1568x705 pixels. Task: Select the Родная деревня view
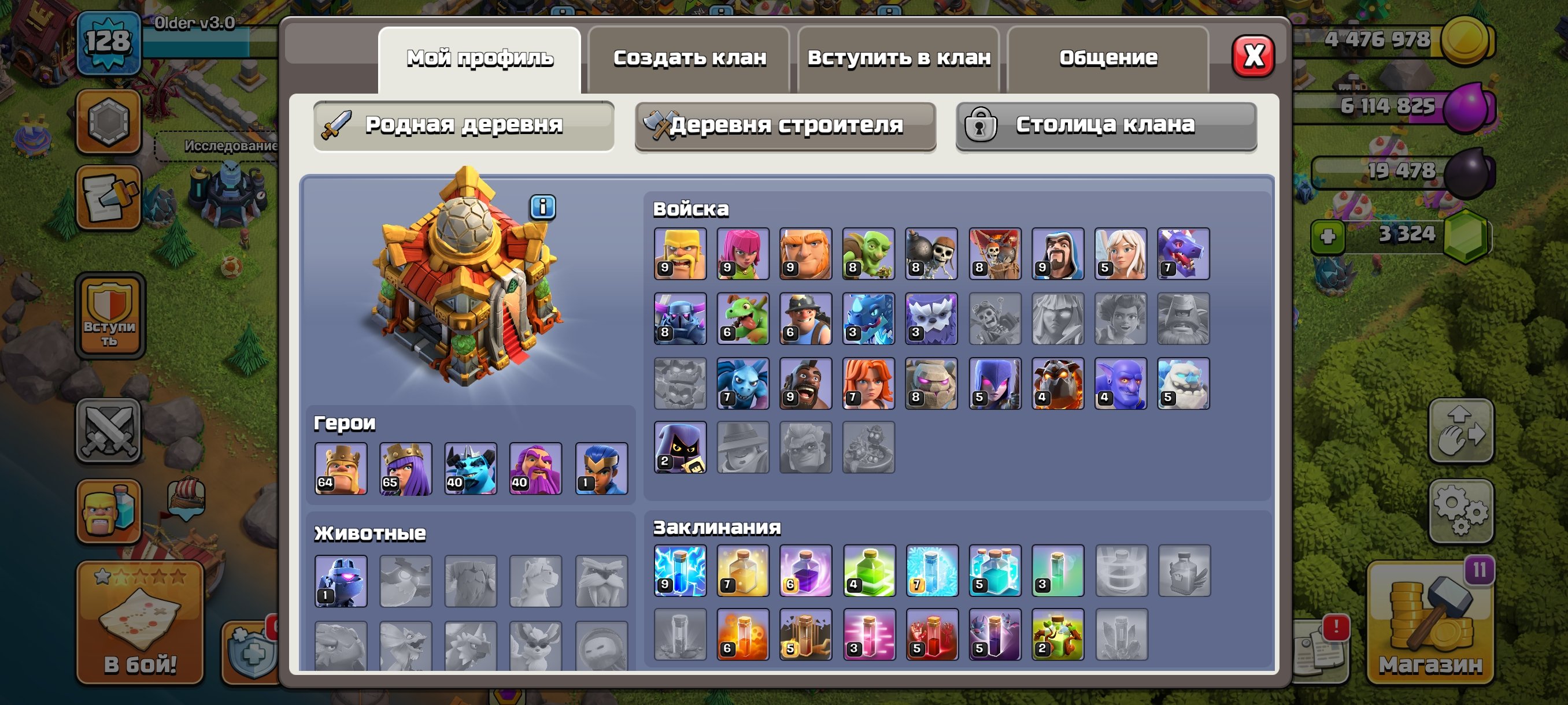pyautogui.click(x=464, y=126)
